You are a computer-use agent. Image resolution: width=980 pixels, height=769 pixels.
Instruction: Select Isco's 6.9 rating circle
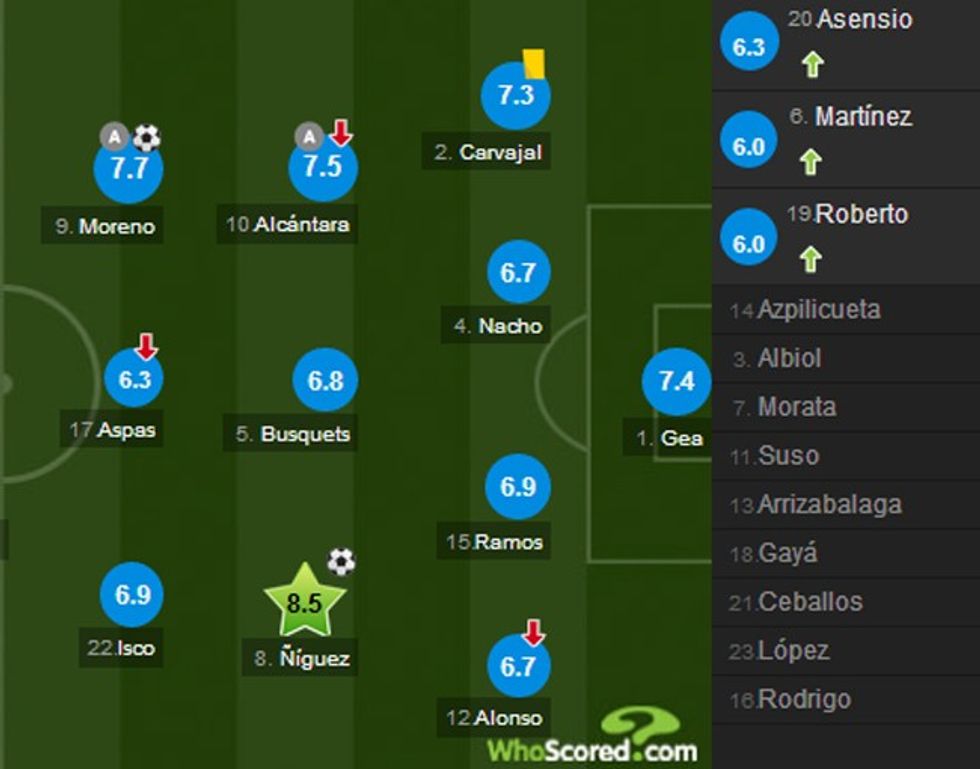tap(132, 595)
